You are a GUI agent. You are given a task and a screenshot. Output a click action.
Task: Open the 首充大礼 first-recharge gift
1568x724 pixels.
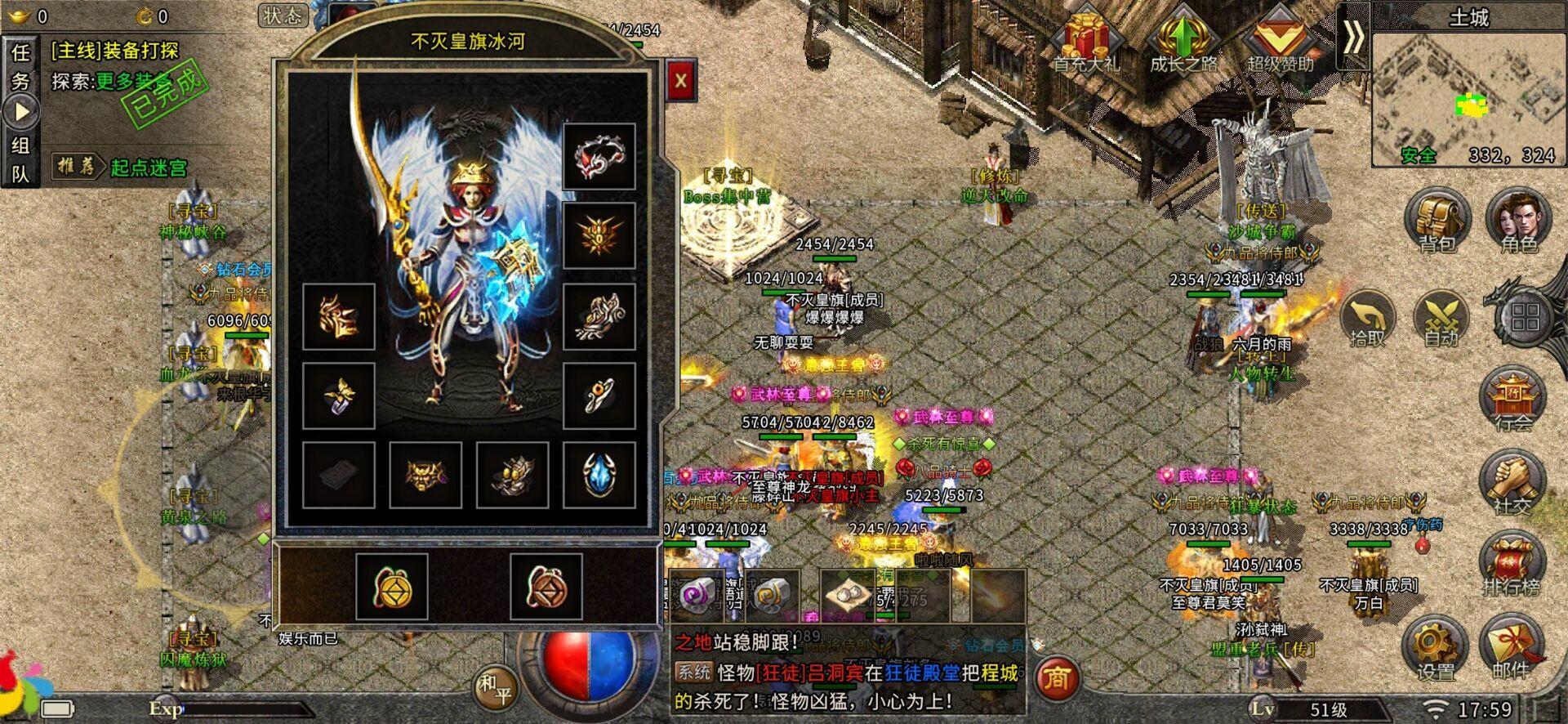tap(1085, 41)
